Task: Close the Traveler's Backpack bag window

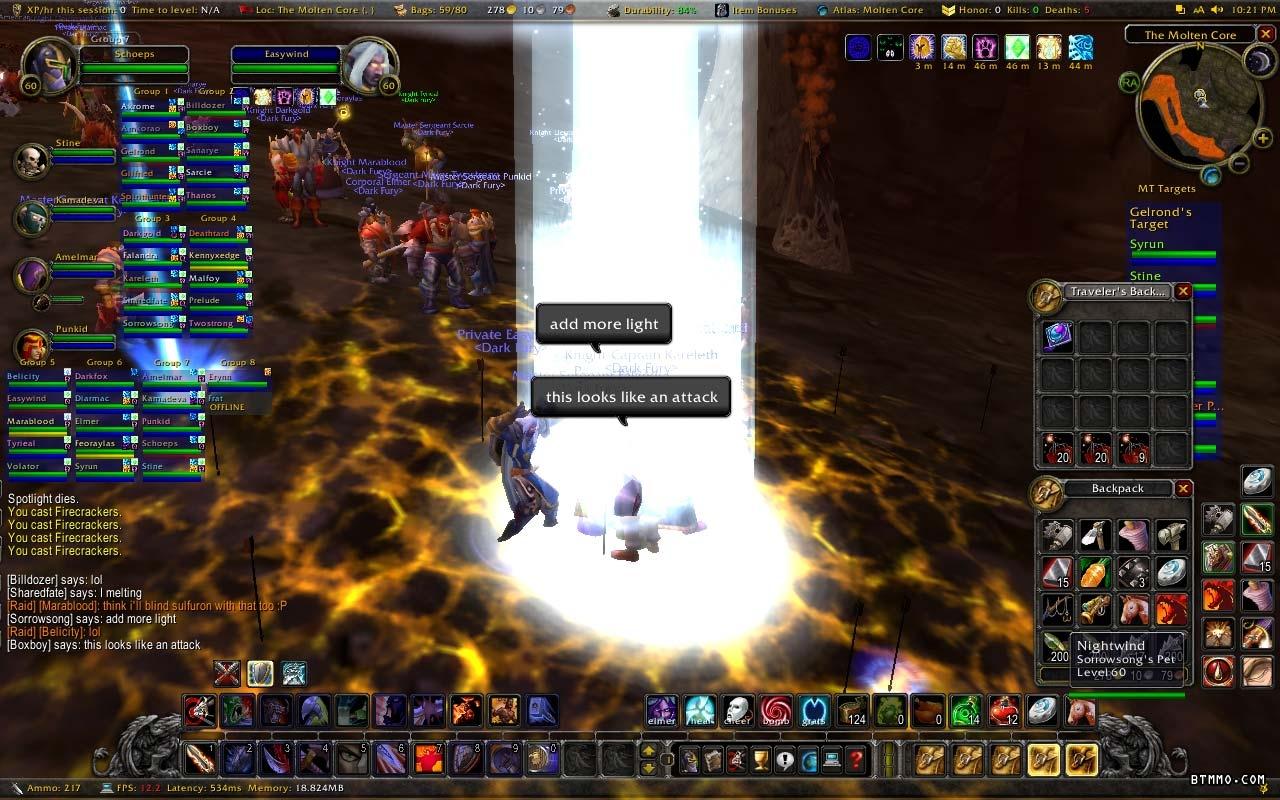Action: pos(1183,292)
